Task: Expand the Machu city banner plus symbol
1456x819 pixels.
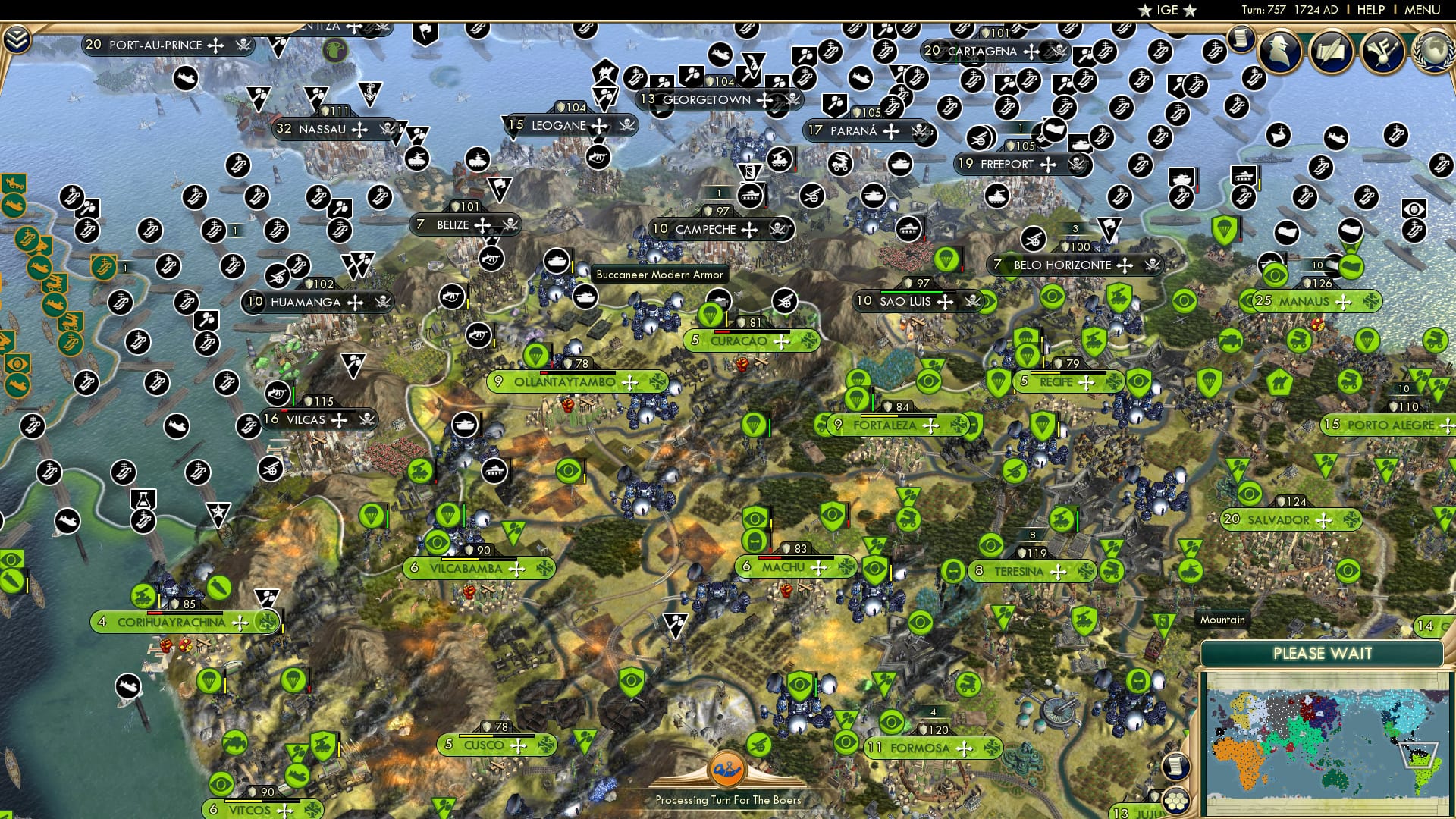Action: pos(818,567)
